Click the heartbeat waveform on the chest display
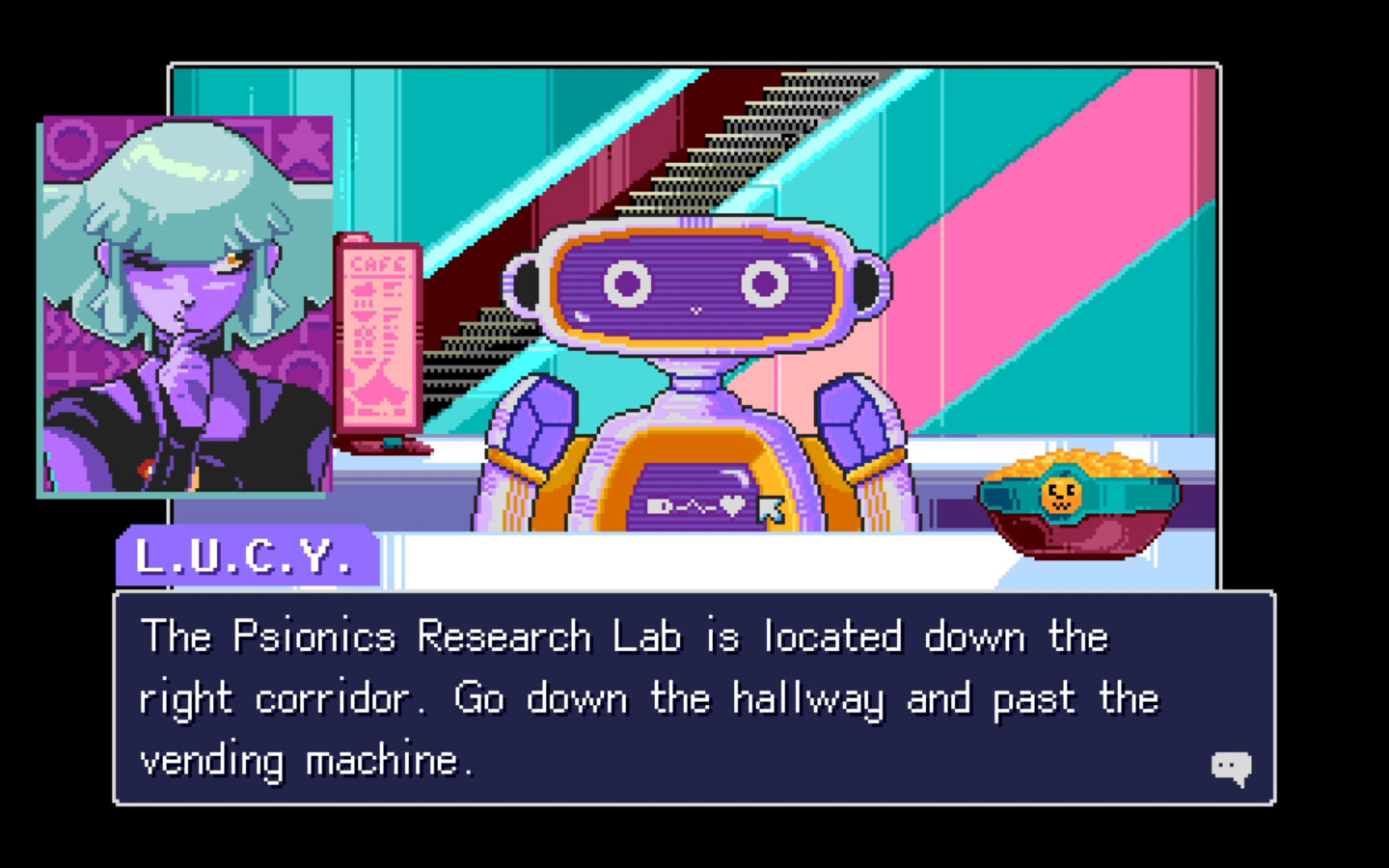1389x868 pixels. pos(696,506)
